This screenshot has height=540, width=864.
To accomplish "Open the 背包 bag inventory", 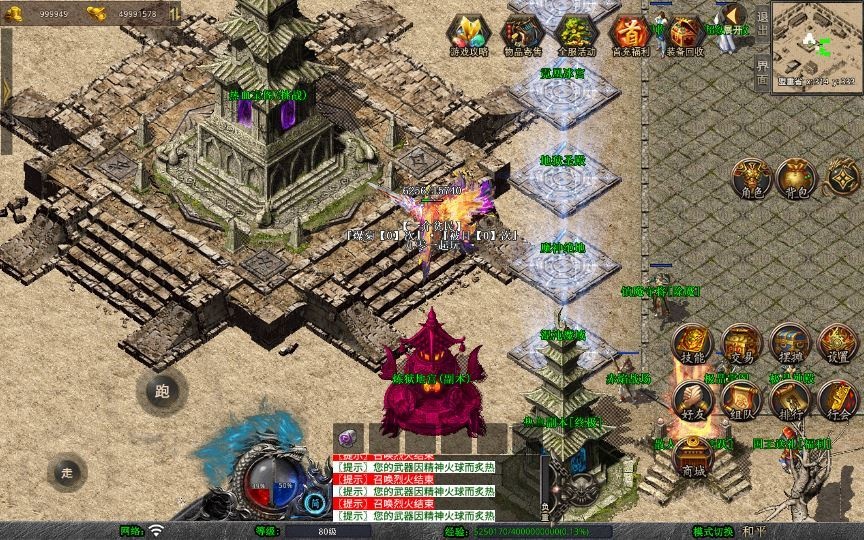I will click(x=795, y=178).
